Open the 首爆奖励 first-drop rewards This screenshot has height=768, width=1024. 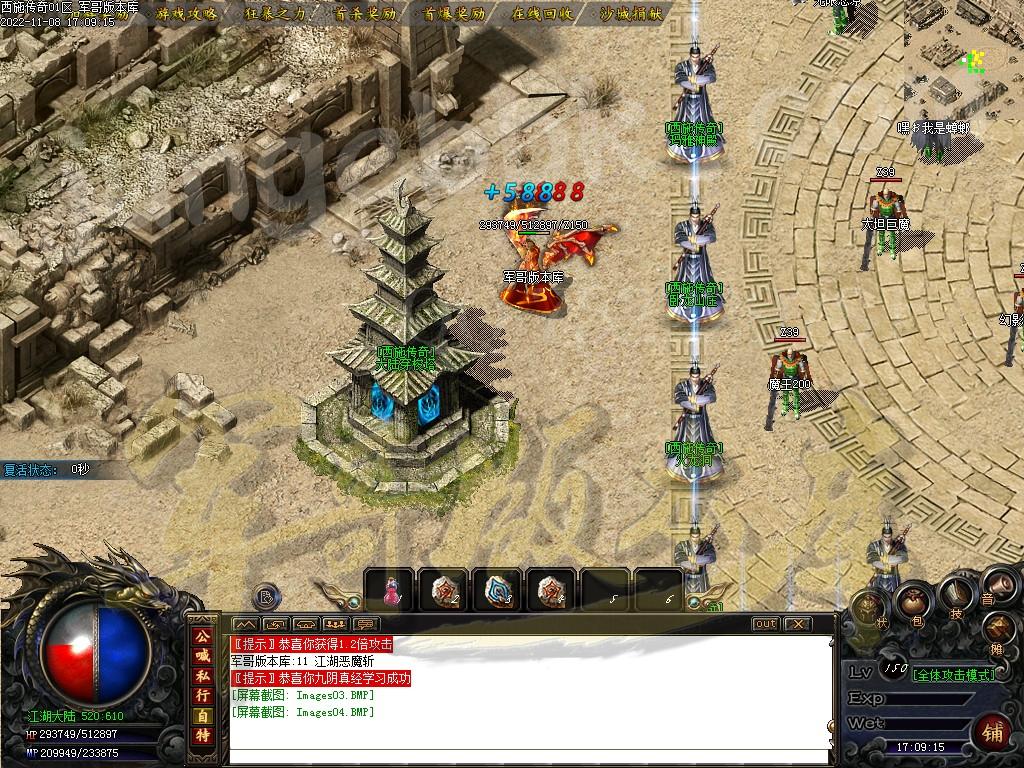pos(453,14)
